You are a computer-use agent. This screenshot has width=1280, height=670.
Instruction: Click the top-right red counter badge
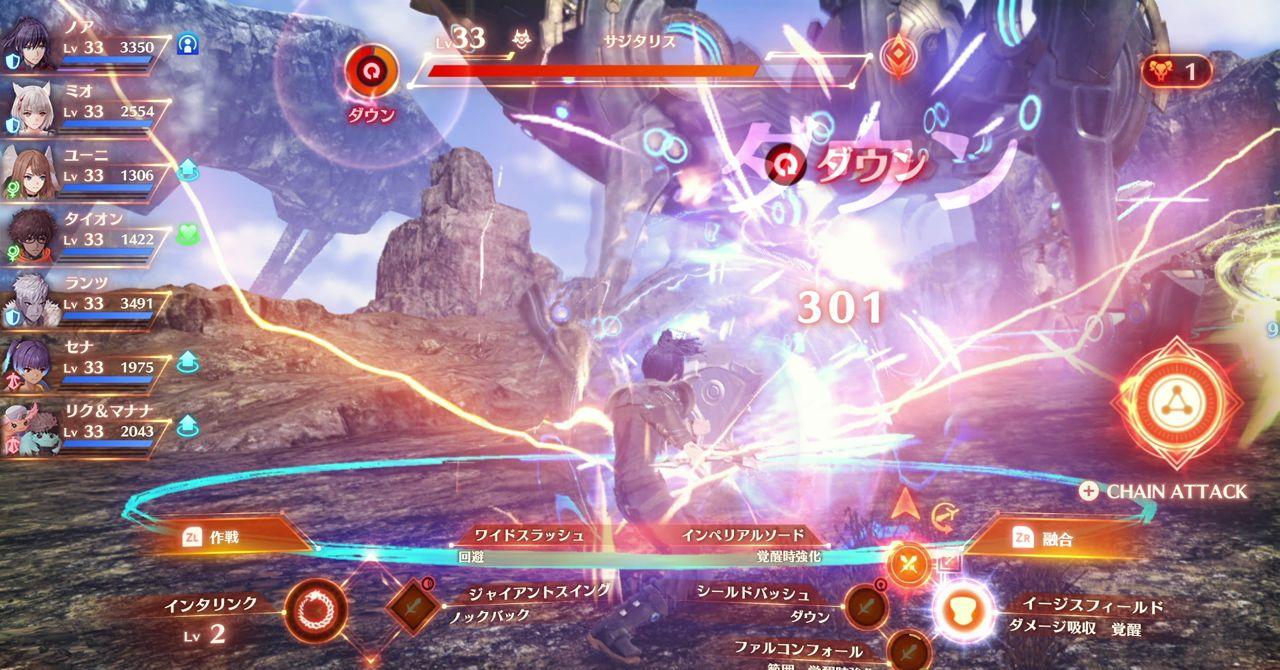pos(1176,71)
